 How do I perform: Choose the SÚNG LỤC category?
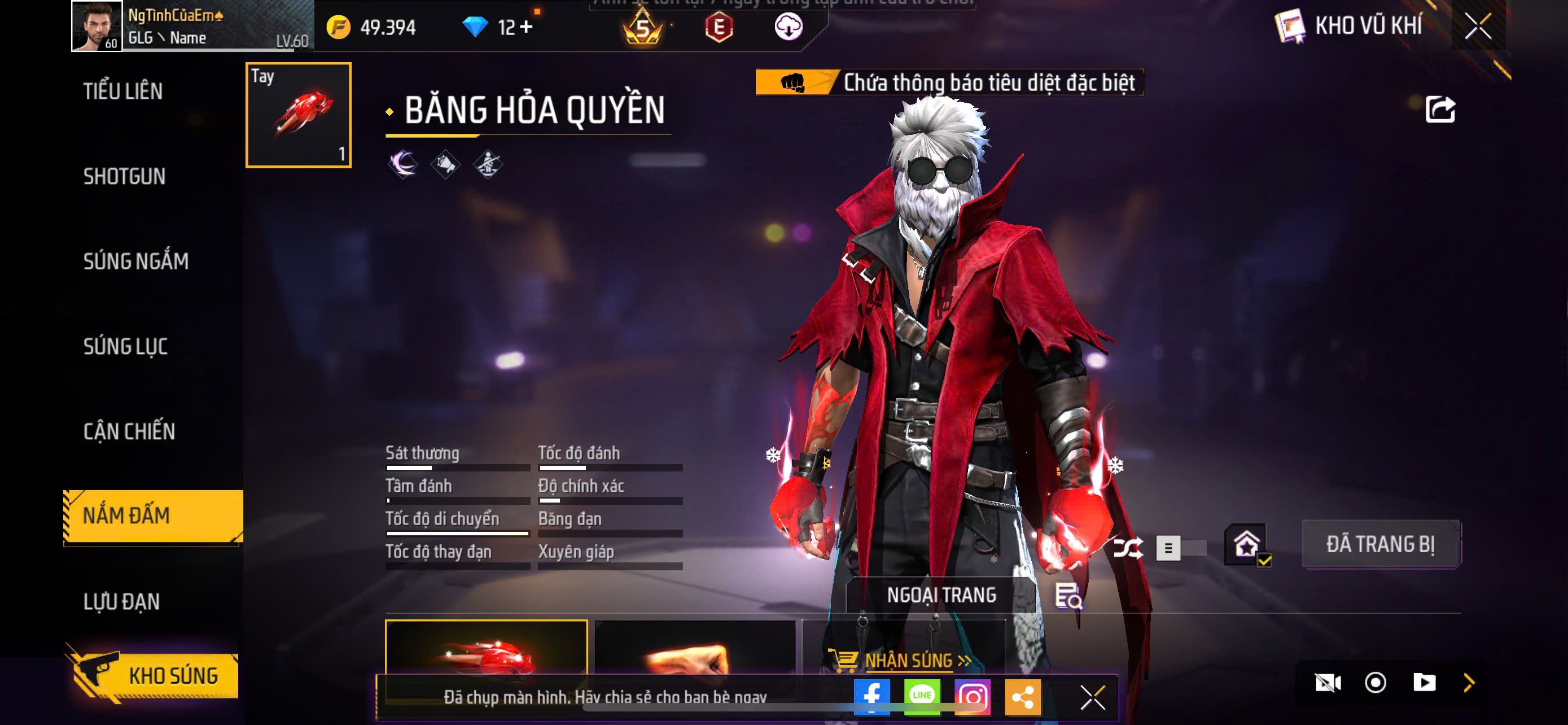125,346
